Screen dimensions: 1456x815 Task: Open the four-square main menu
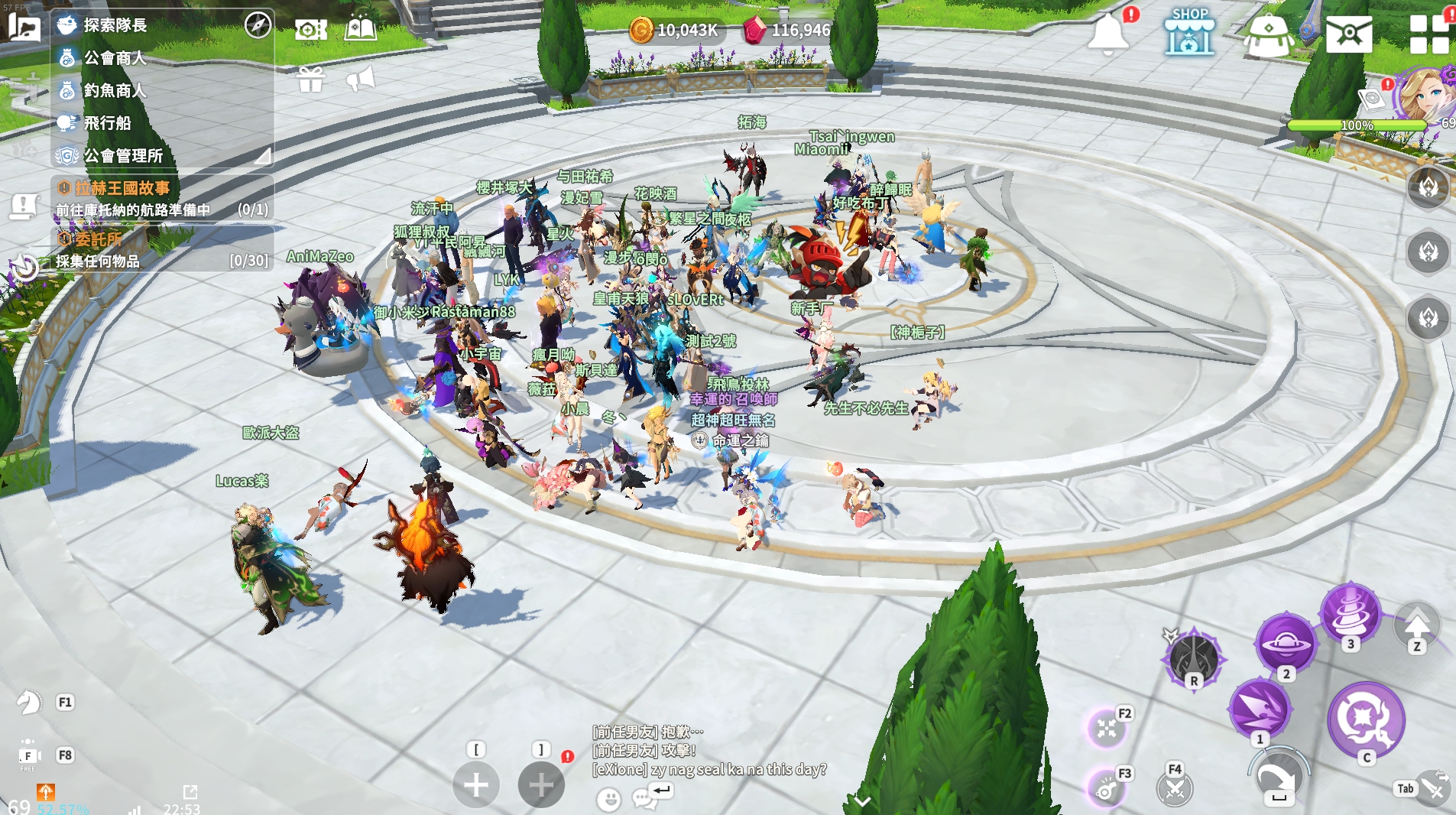1429,34
